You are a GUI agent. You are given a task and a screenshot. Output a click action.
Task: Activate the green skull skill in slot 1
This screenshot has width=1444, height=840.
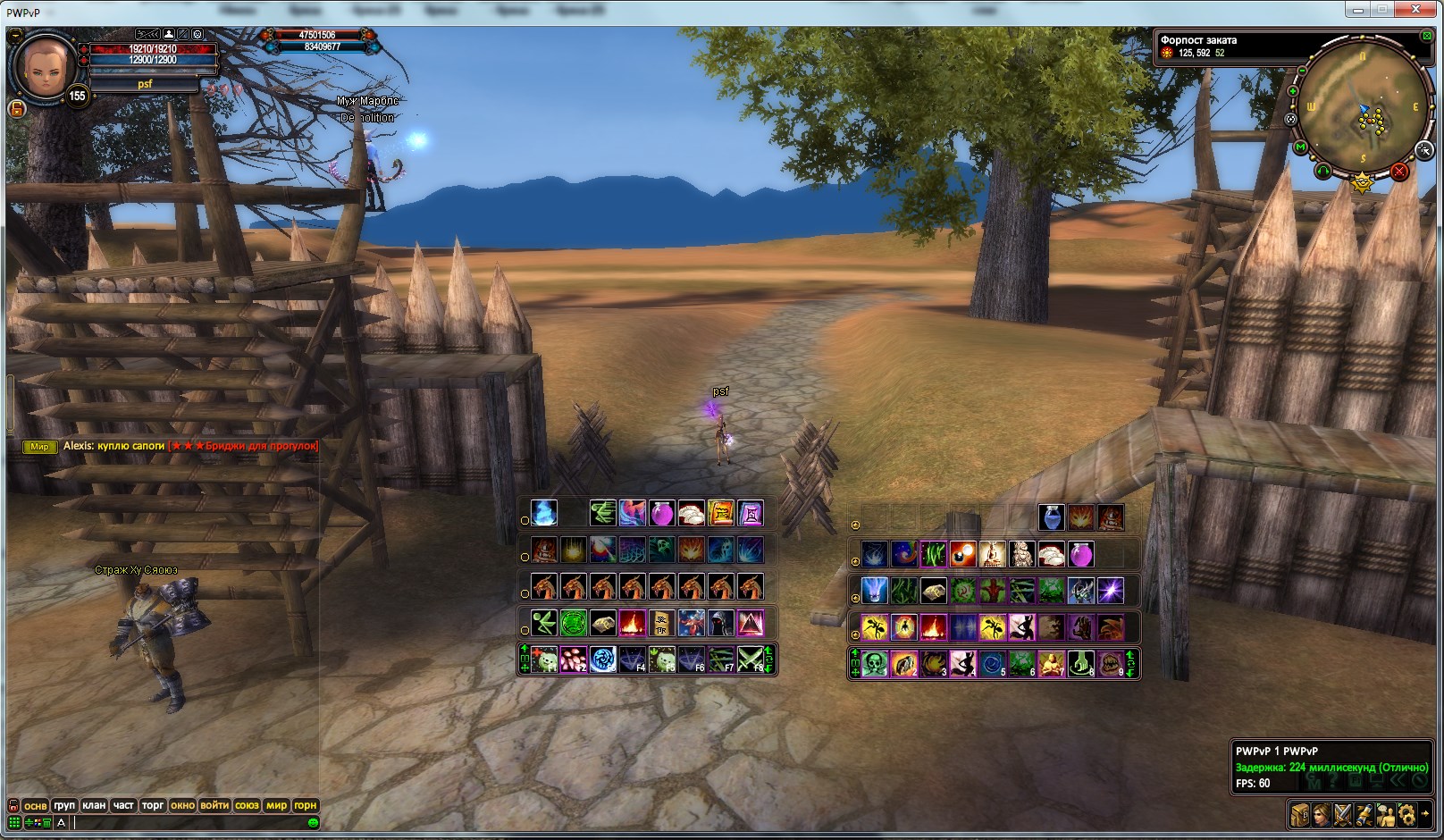[x=875, y=664]
